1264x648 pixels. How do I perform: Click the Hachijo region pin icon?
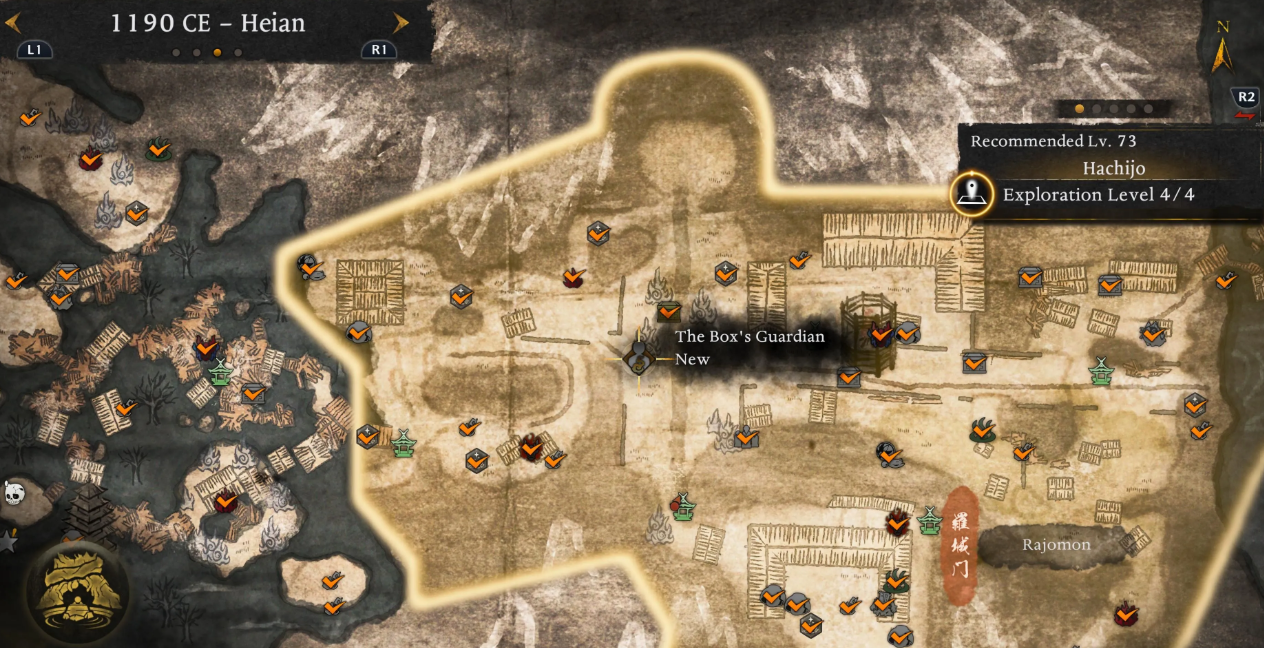pyautogui.click(x=971, y=194)
